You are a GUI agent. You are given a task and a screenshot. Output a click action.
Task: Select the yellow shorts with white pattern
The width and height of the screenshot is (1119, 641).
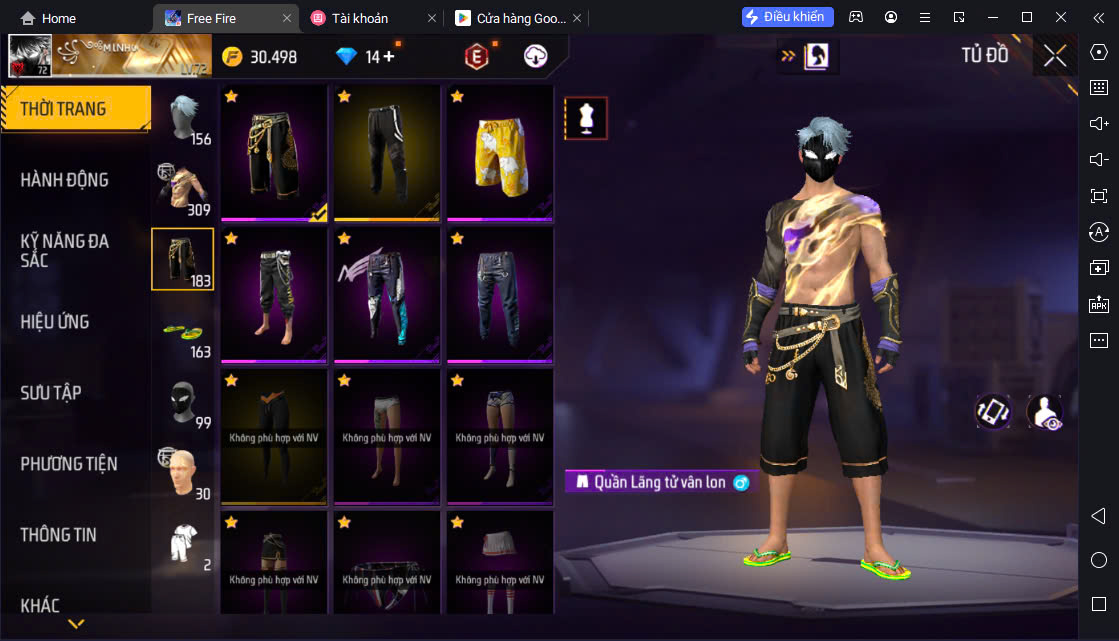[x=500, y=153]
